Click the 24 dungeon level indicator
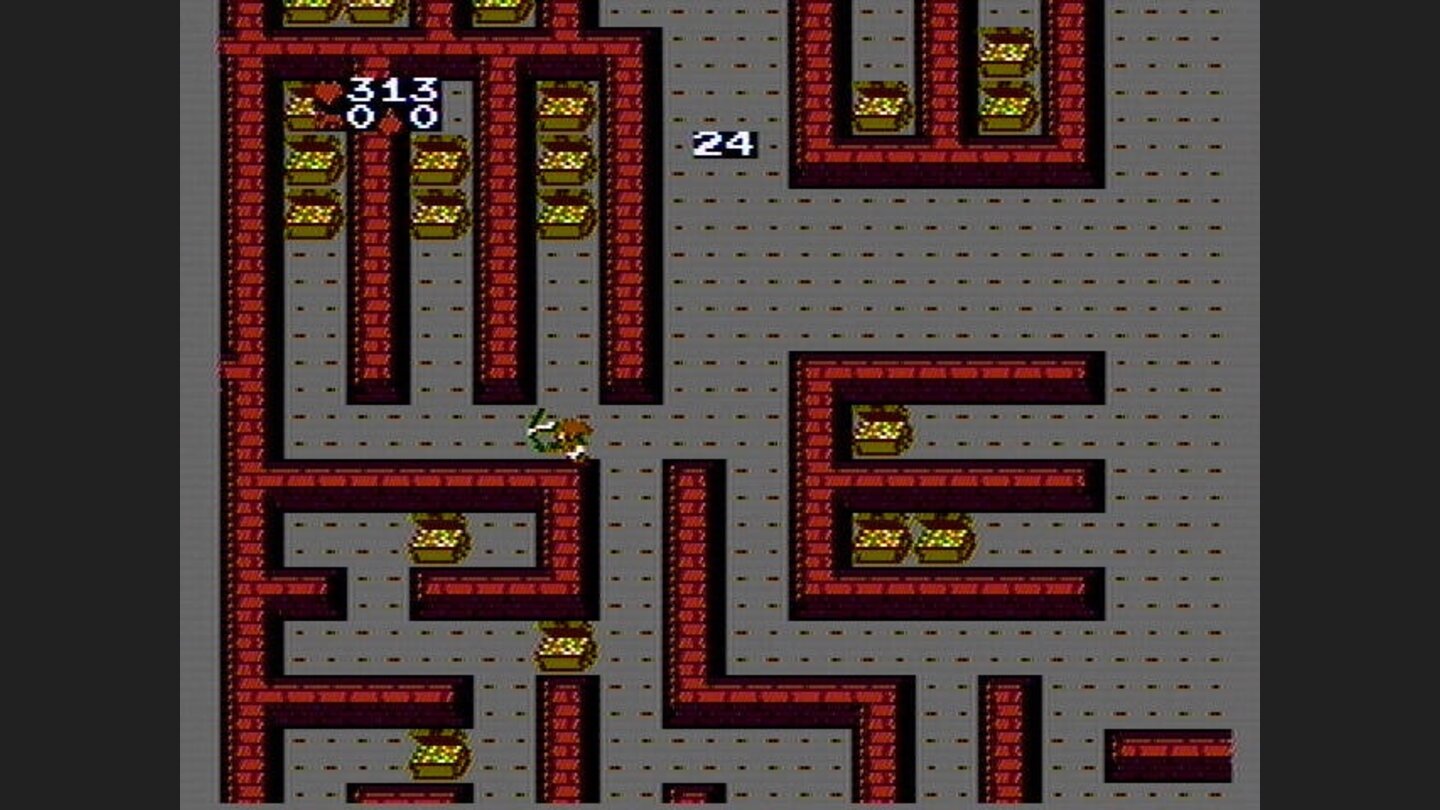Image resolution: width=1440 pixels, height=810 pixels. tap(723, 143)
